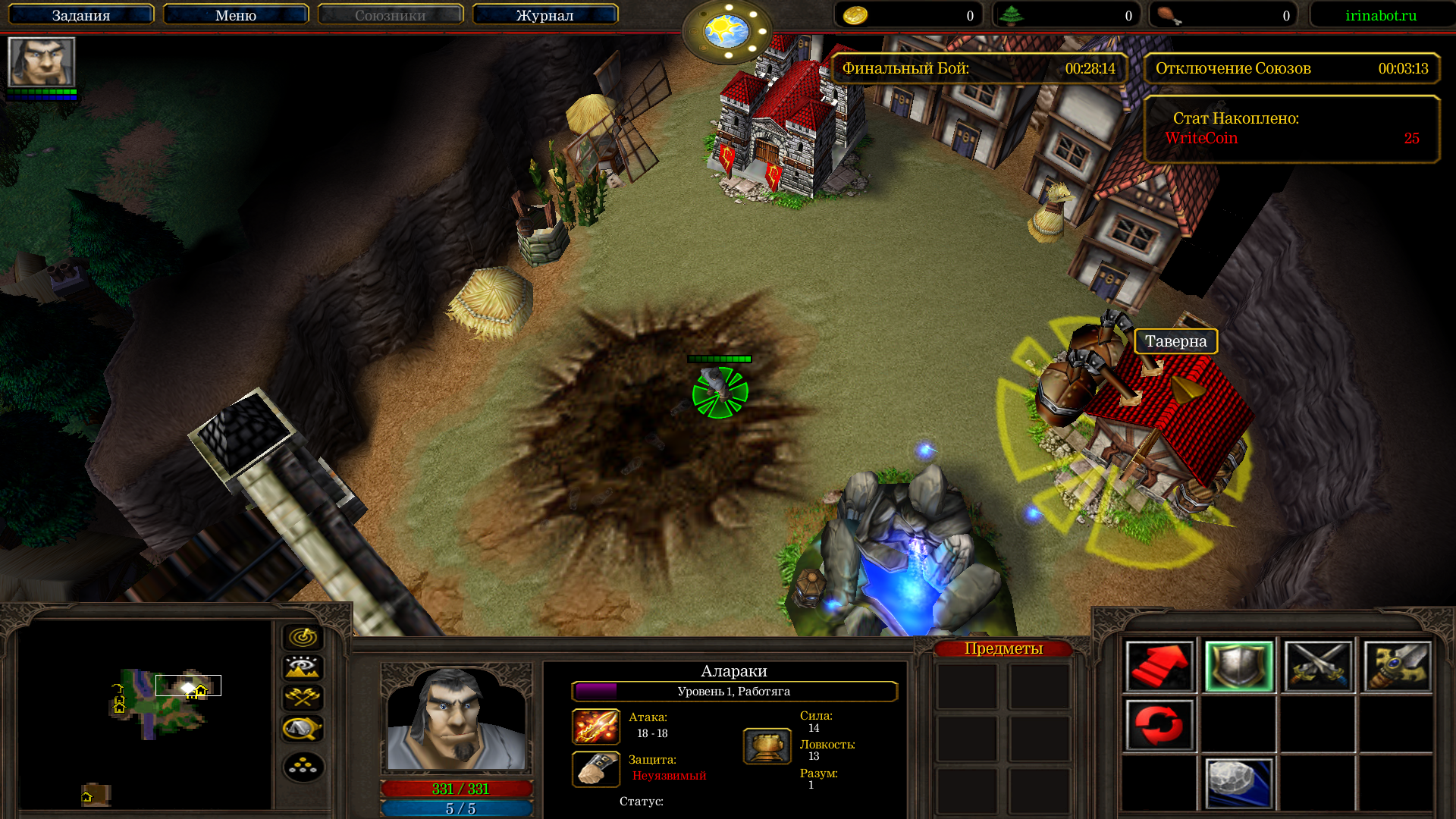Activate the minimap signal ping button
Image resolution: width=1456 pixels, height=819 pixels.
303,637
